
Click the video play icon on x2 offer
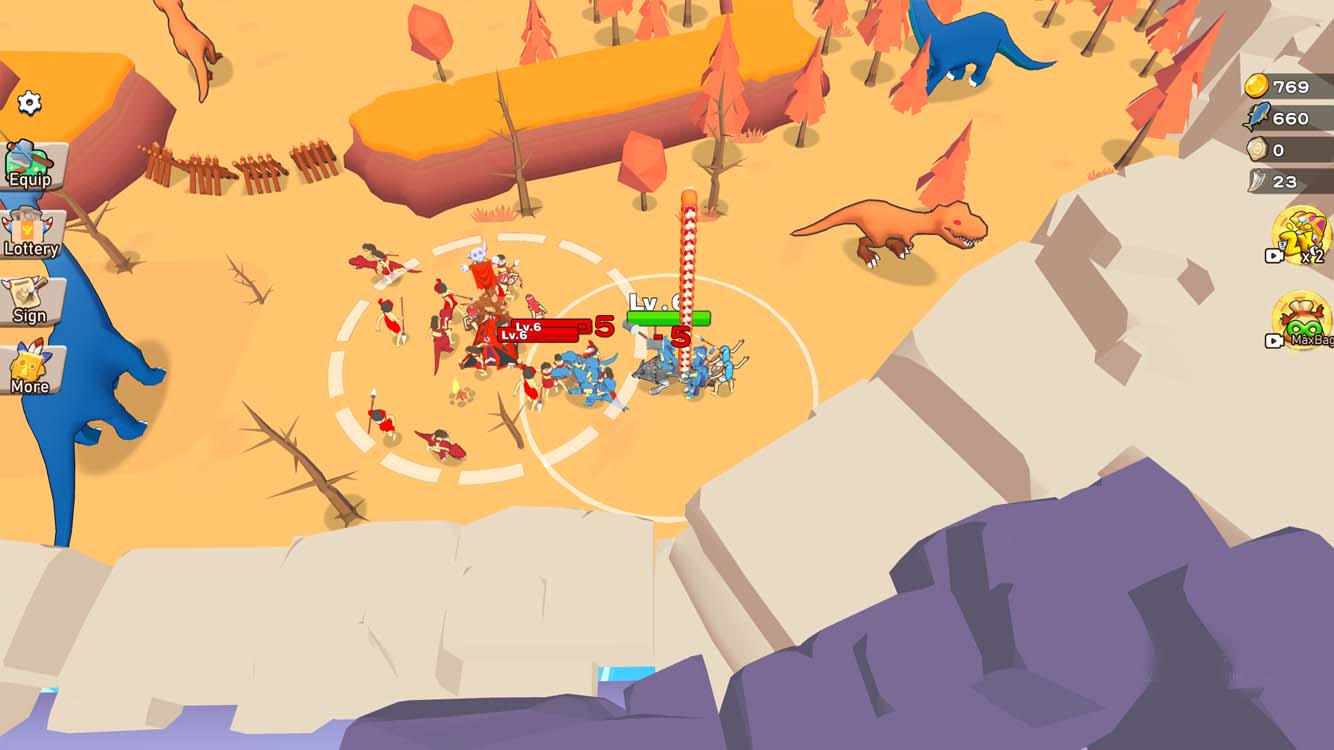pos(1274,255)
